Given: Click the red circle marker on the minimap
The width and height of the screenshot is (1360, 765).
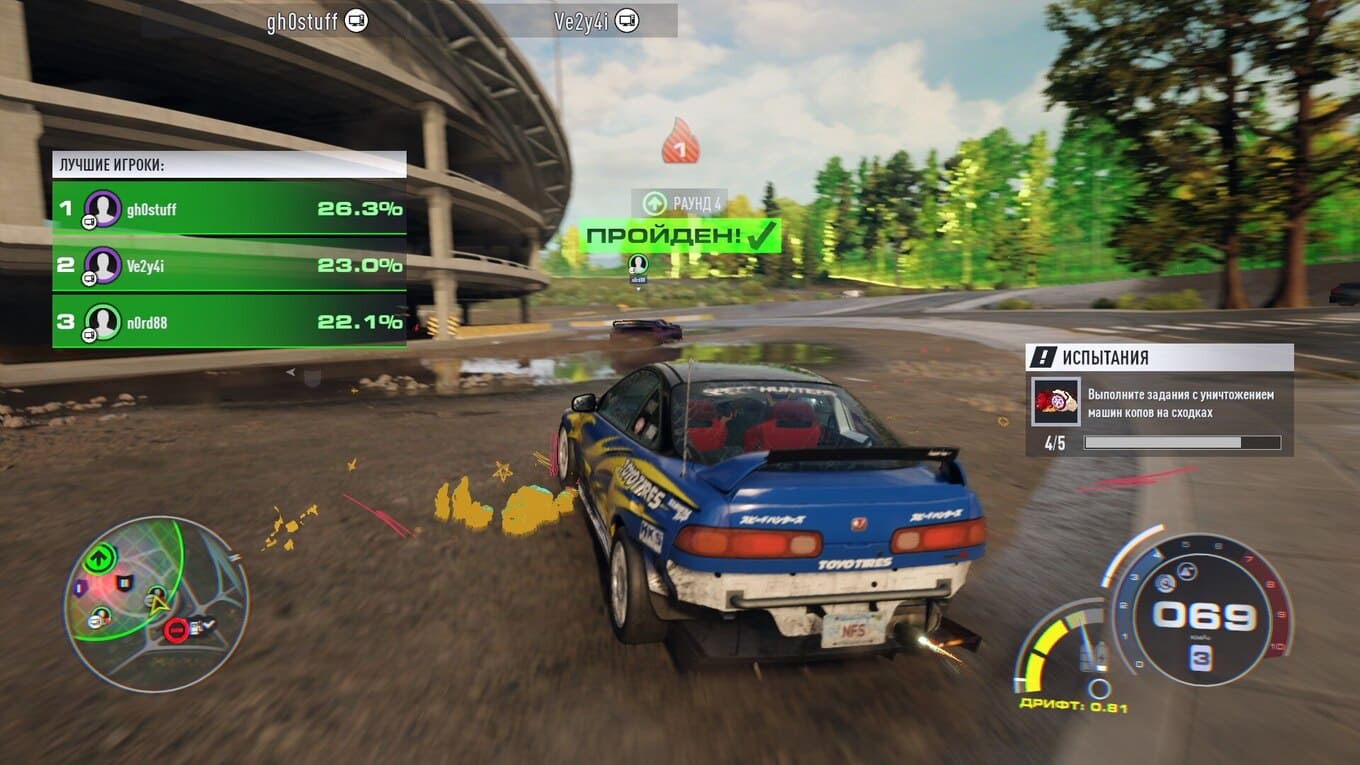Looking at the screenshot, I should (176, 630).
